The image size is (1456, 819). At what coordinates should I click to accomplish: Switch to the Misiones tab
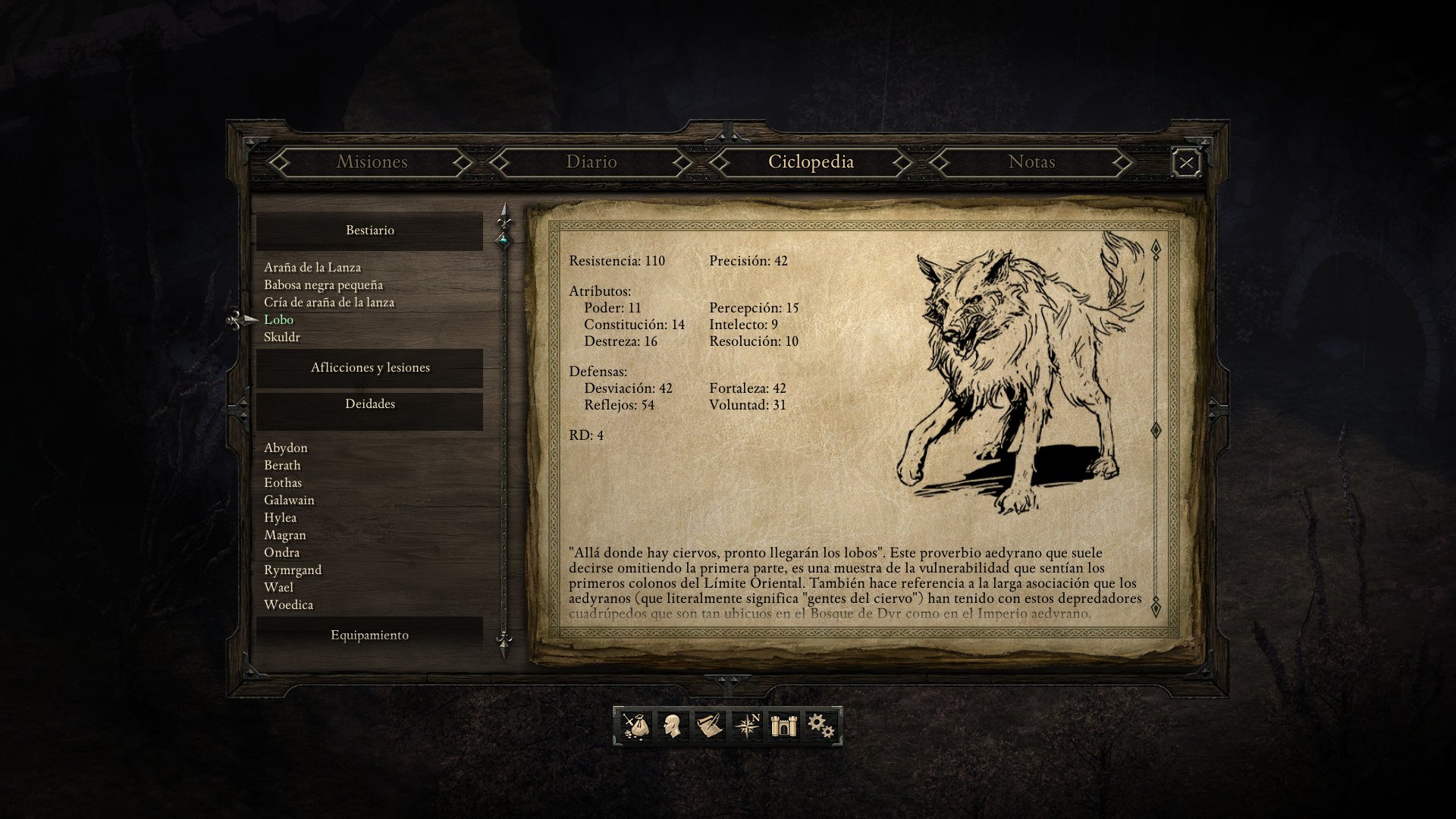(x=372, y=162)
